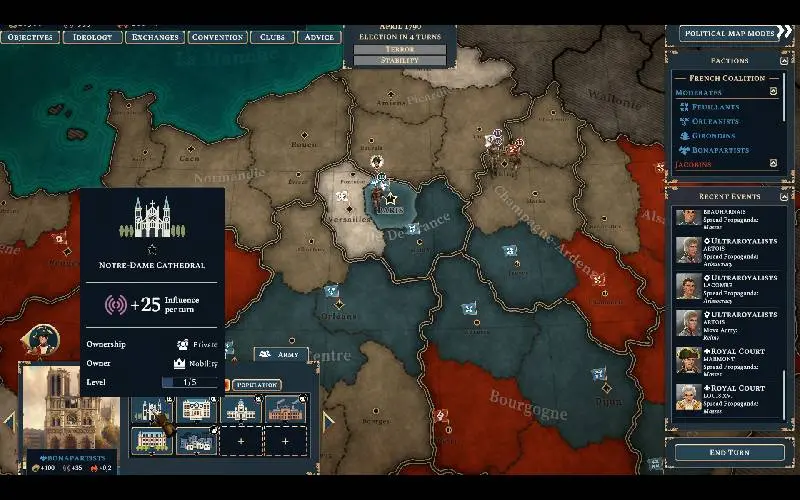This screenshot has height=500, width=800.
Task: Collapse the Moderates faction group
Action: (772, 92)
